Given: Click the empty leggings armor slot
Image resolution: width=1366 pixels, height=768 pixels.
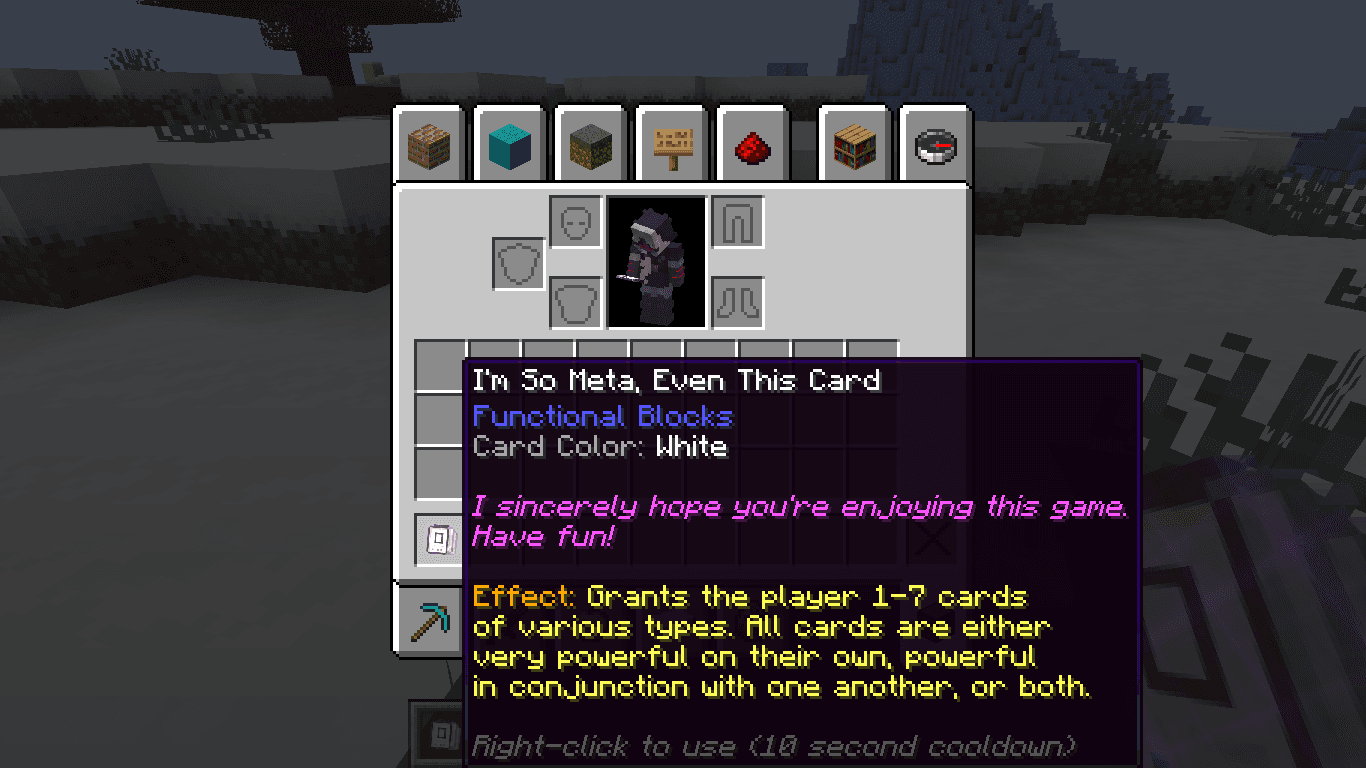Looking at the screenshot, I should [738, 222].
